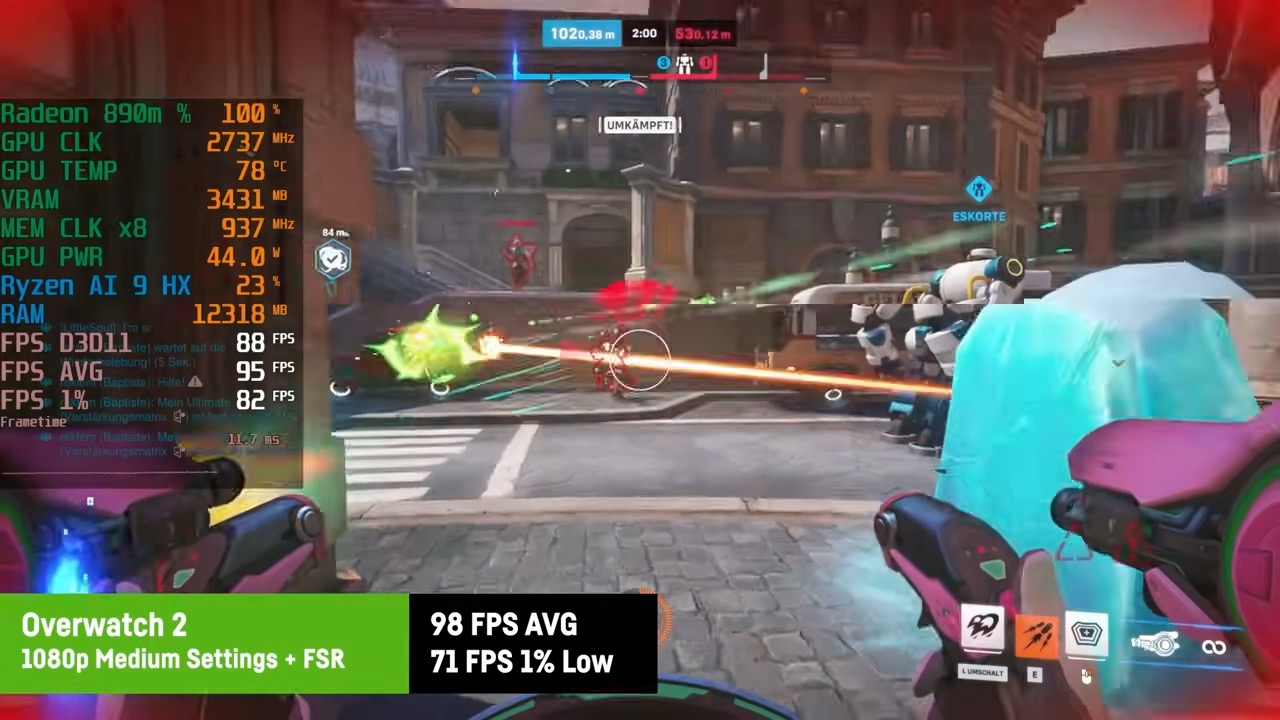This screenshot has height=720, width=1280.
Task: Fire the orange Micro Missiles ability
Action: click(1035, 633)
